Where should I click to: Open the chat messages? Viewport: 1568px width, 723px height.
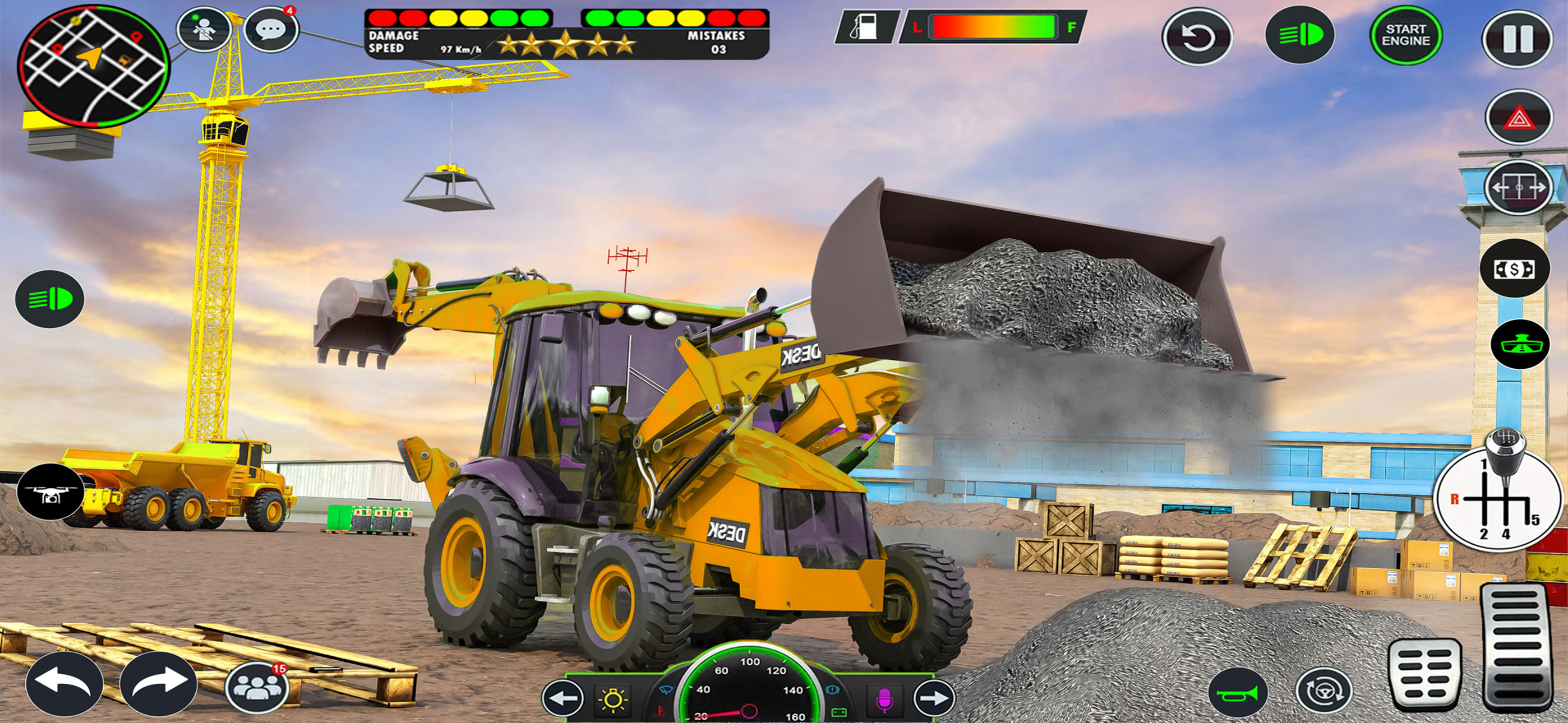(271, 27)
